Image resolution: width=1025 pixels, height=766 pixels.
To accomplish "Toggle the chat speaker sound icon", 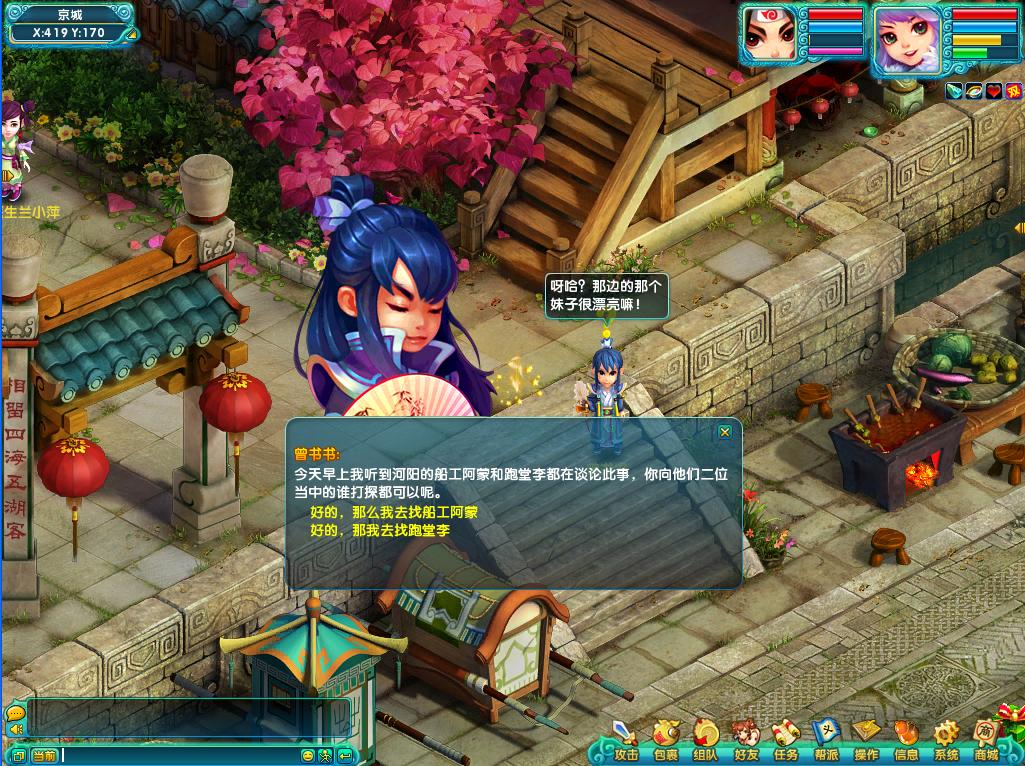I will click(x=15, y=730).
